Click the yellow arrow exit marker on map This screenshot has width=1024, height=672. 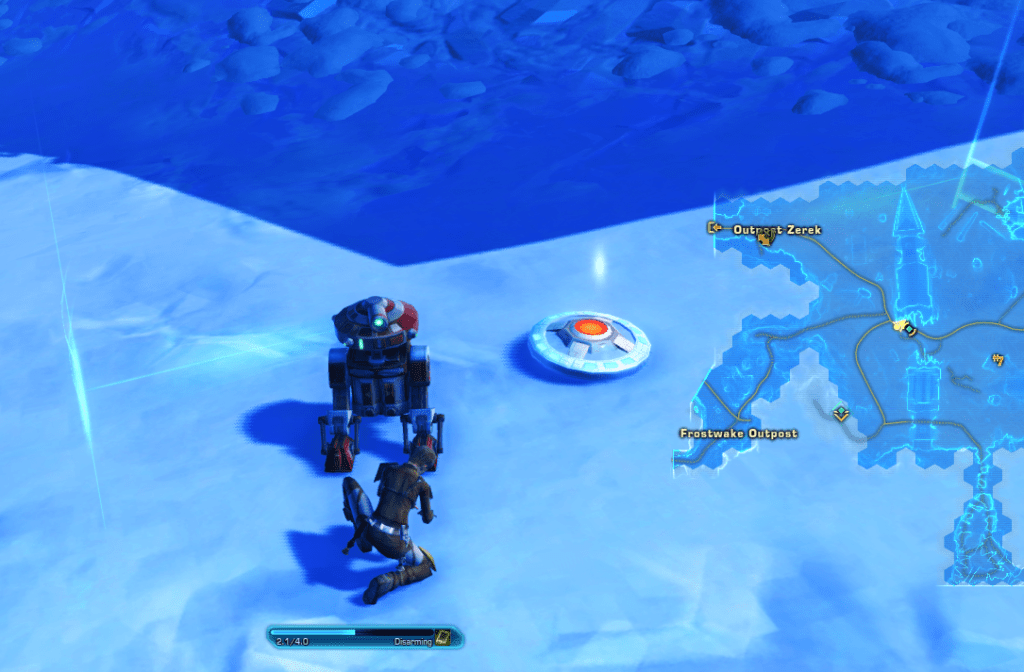point(714,228)
